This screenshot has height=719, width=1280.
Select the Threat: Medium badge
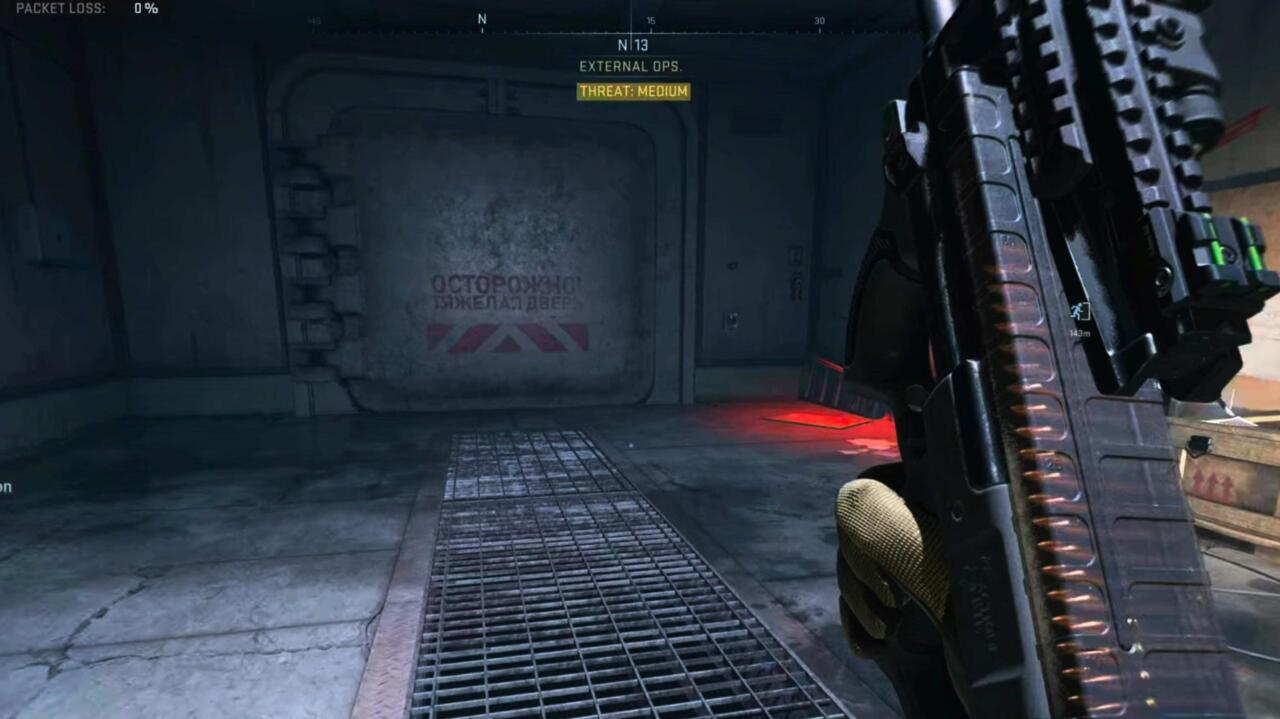633,91
